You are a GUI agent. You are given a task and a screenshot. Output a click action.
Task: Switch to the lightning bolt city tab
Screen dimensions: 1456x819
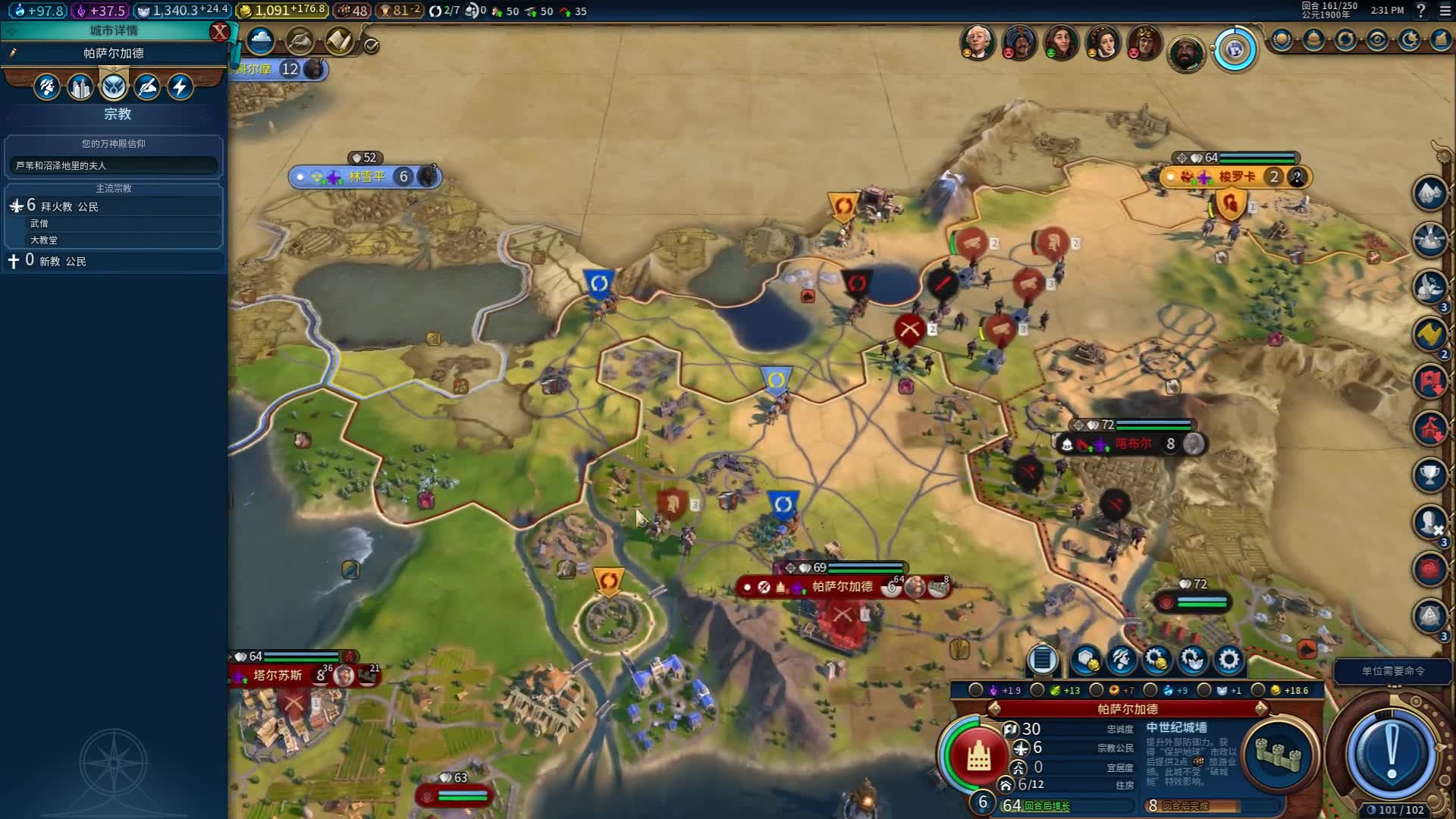click(x=180, y=87)
